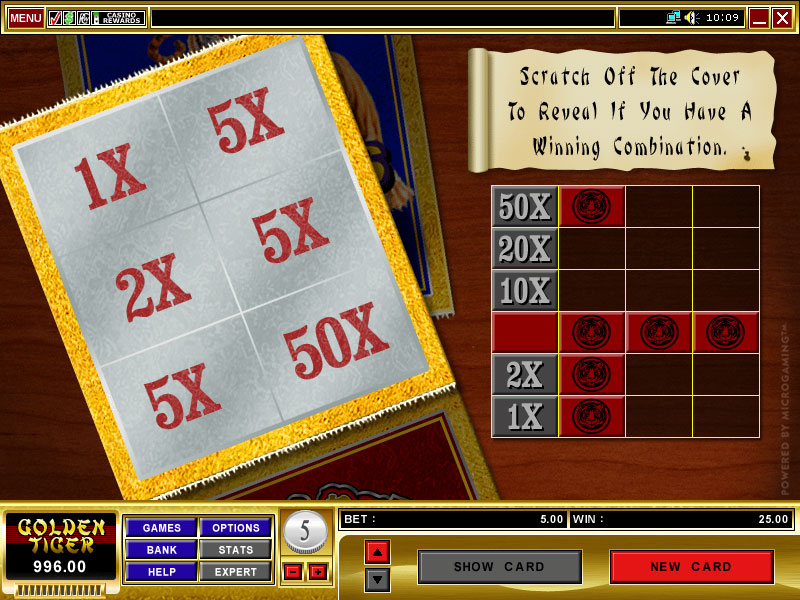
Task: Buy a NEW CARD
Action: click(691, 567)
